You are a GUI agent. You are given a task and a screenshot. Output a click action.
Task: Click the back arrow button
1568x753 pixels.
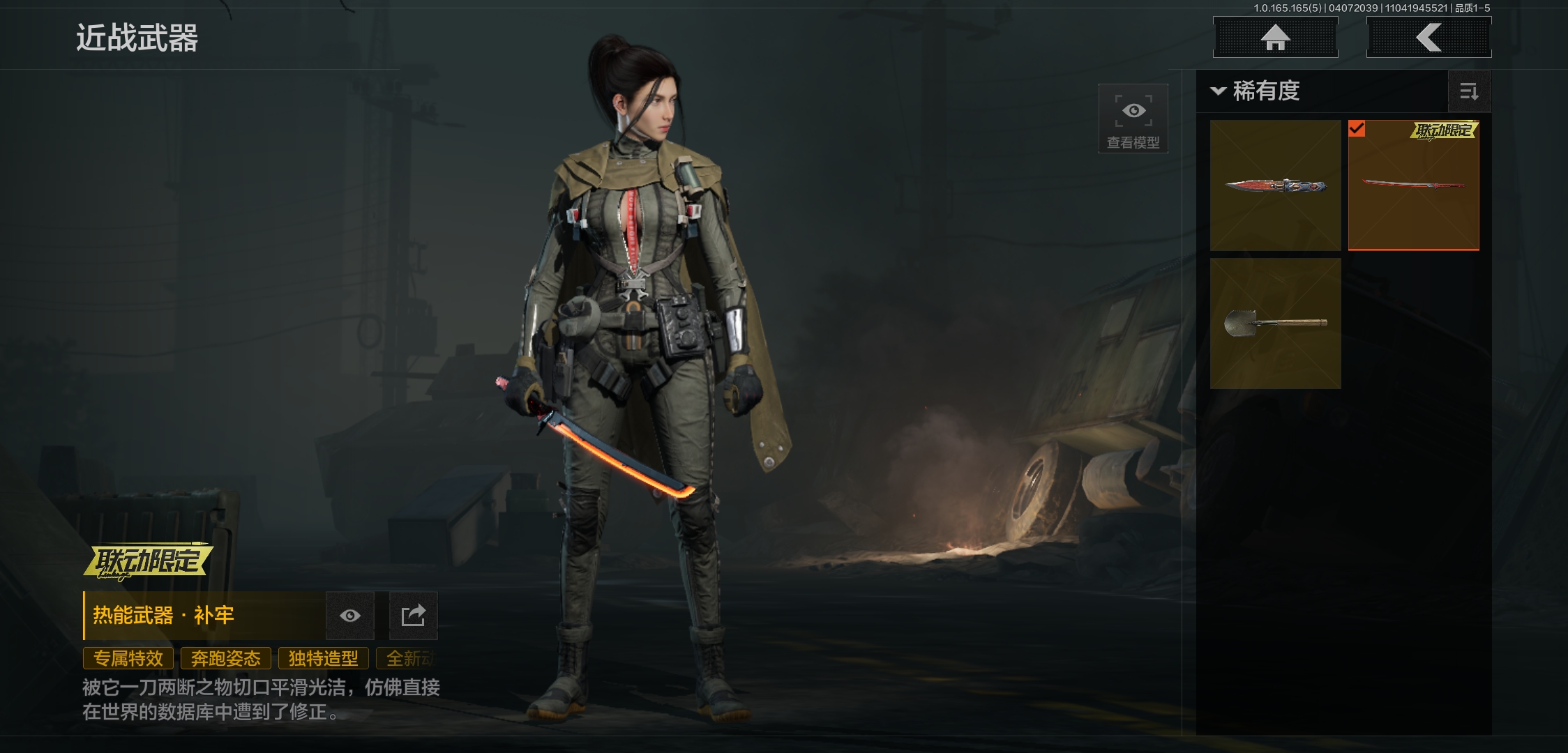pos(1428,38)
